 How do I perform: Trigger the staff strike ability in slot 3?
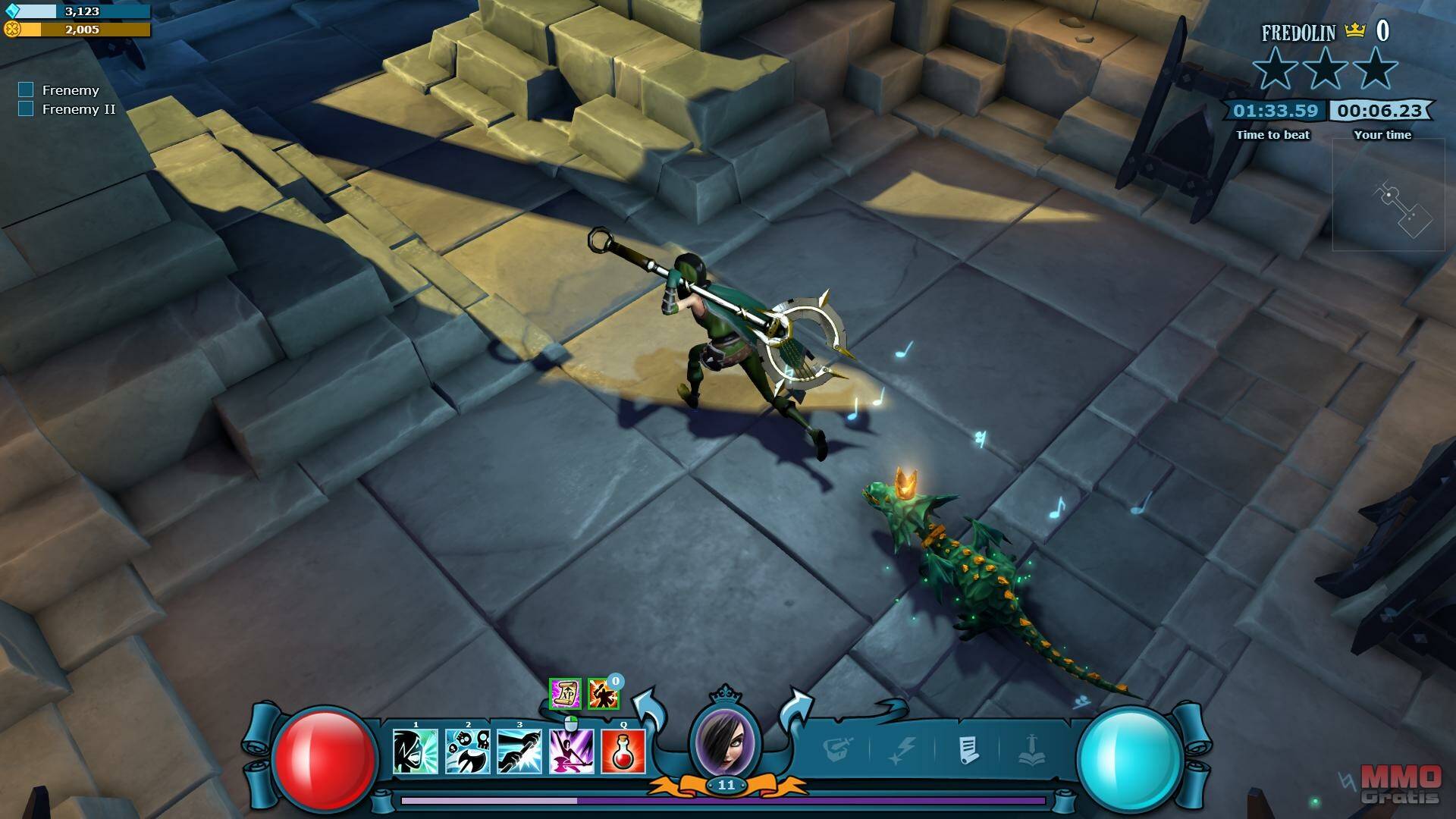[519, 751]
